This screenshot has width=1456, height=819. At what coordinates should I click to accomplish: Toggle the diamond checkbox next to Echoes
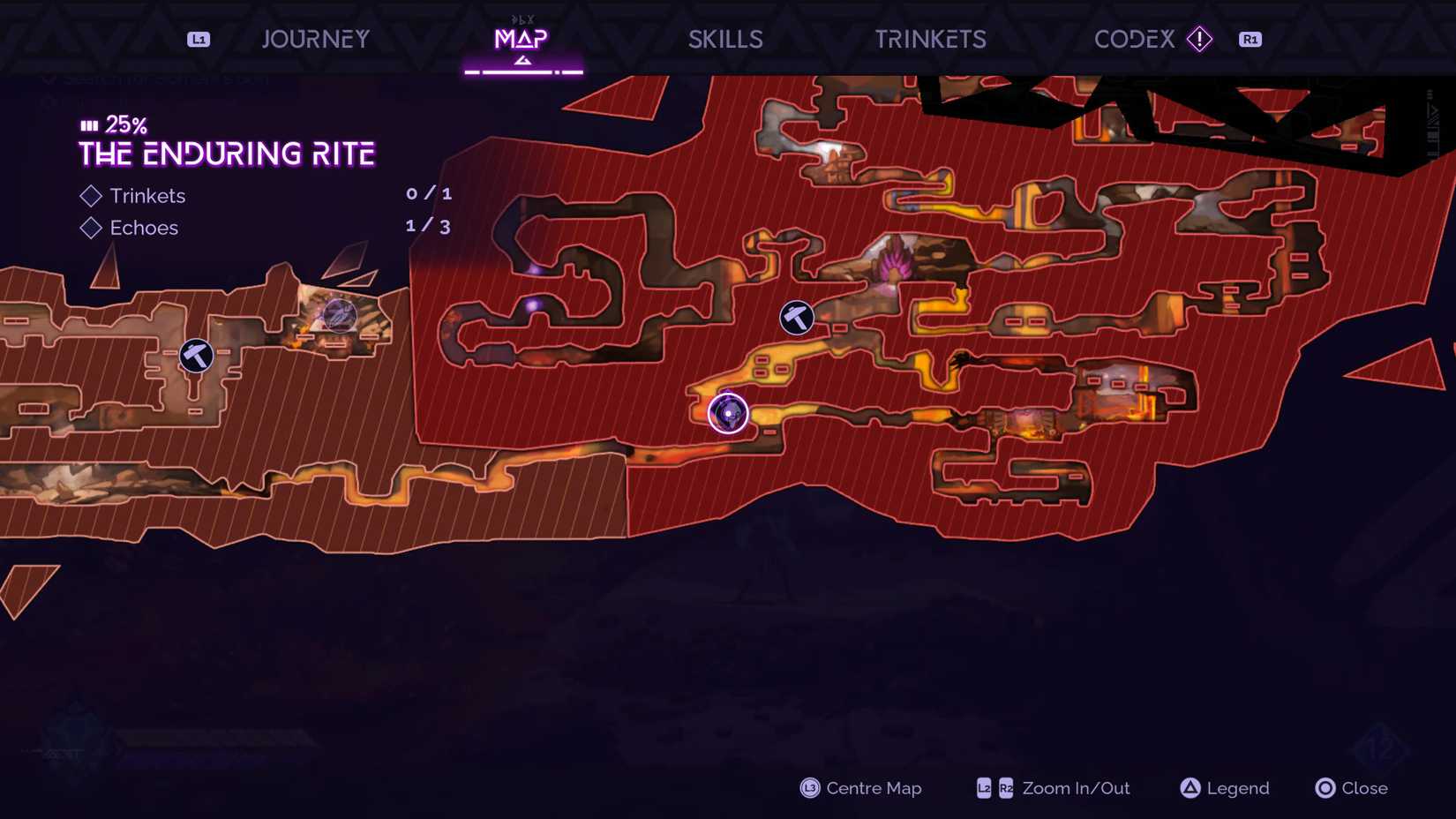pos(91,228)
